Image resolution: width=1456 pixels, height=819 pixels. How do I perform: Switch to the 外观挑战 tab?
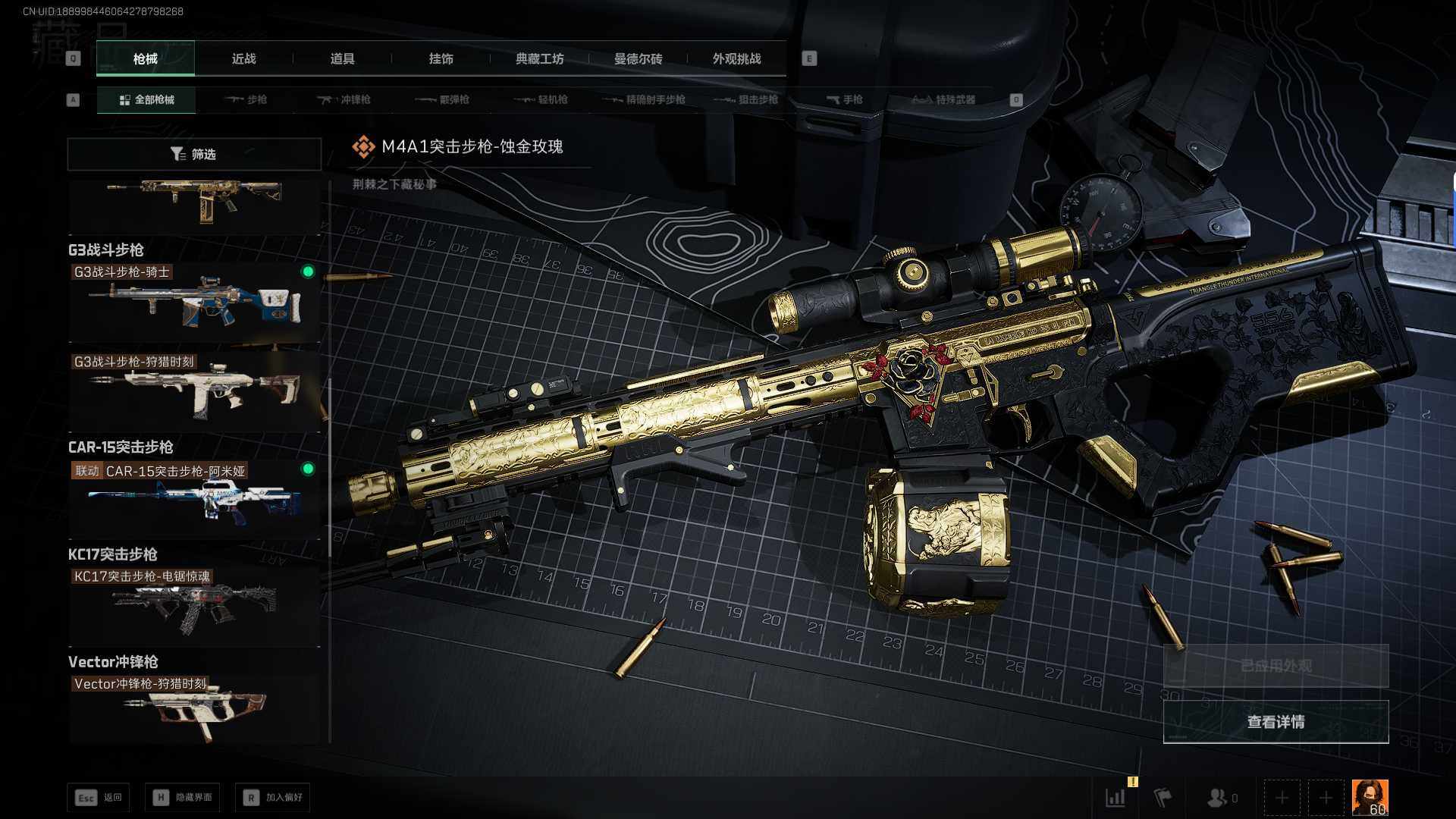(736, 59)
